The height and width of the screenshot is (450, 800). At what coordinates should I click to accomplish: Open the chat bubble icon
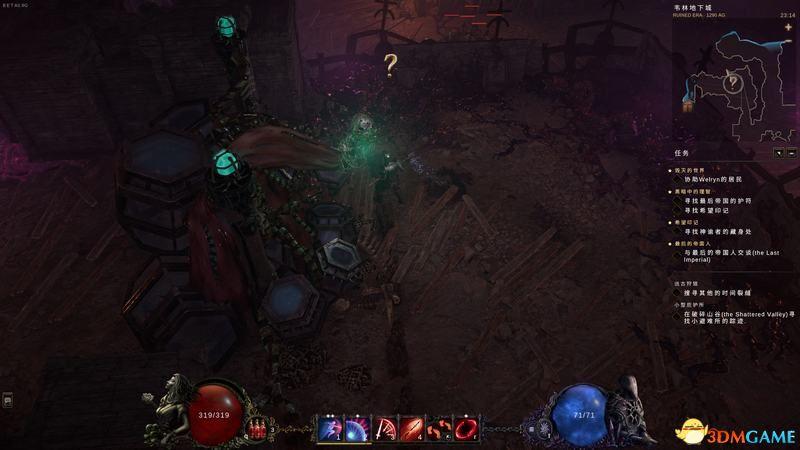click(x=7, y=400)
